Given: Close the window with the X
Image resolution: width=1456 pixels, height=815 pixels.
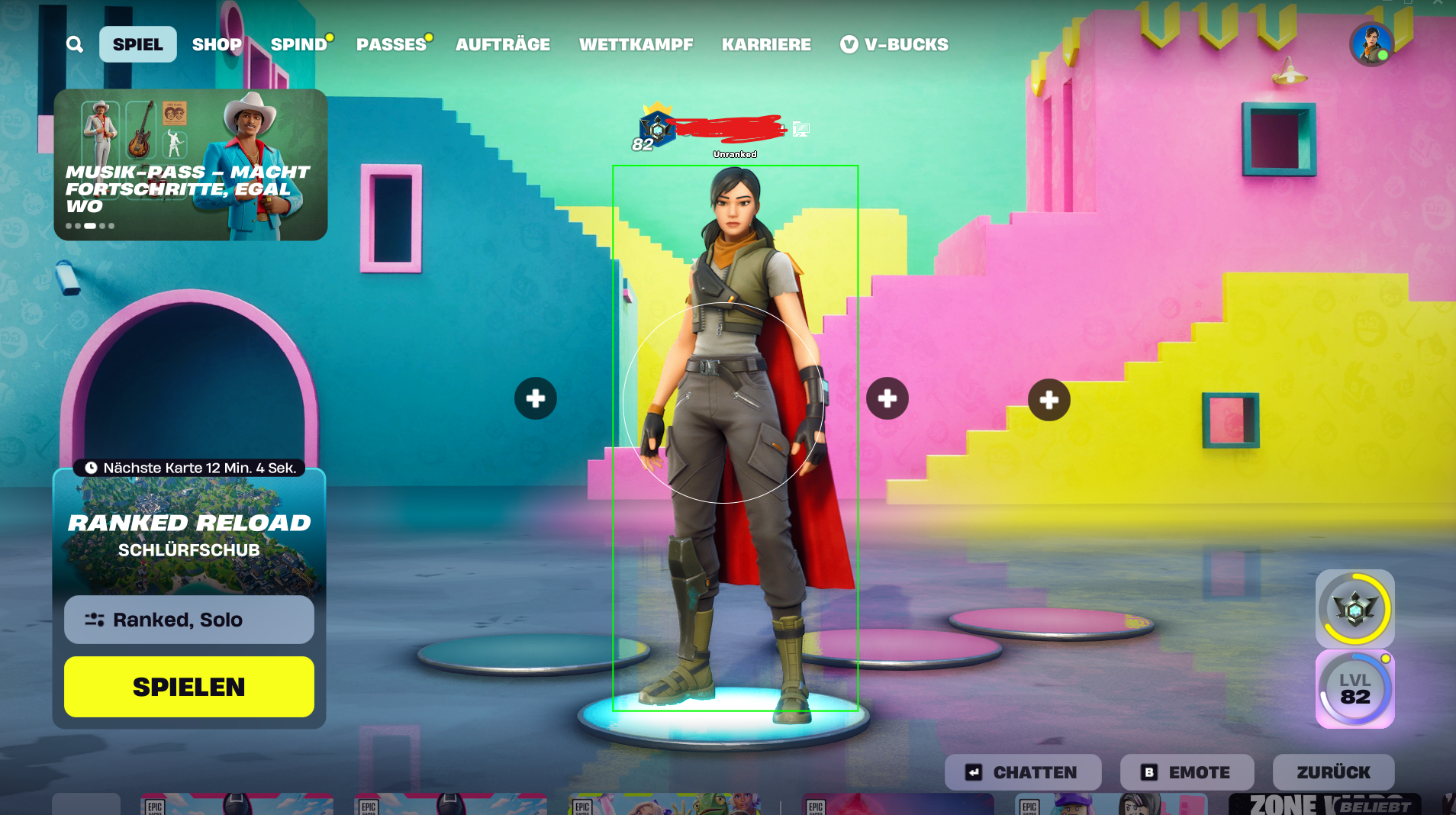Looking at the screenshot, I should pos(1438,3).
